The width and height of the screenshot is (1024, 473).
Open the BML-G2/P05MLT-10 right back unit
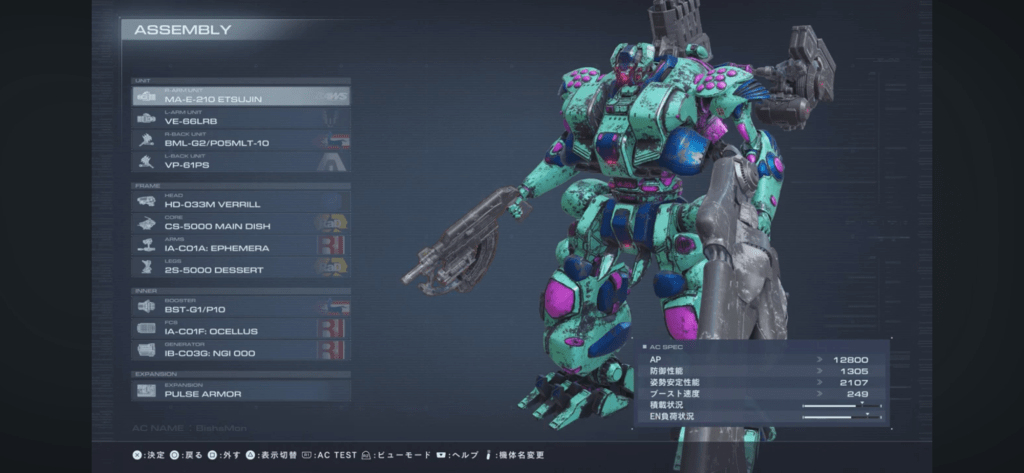(x=240, y=140)
